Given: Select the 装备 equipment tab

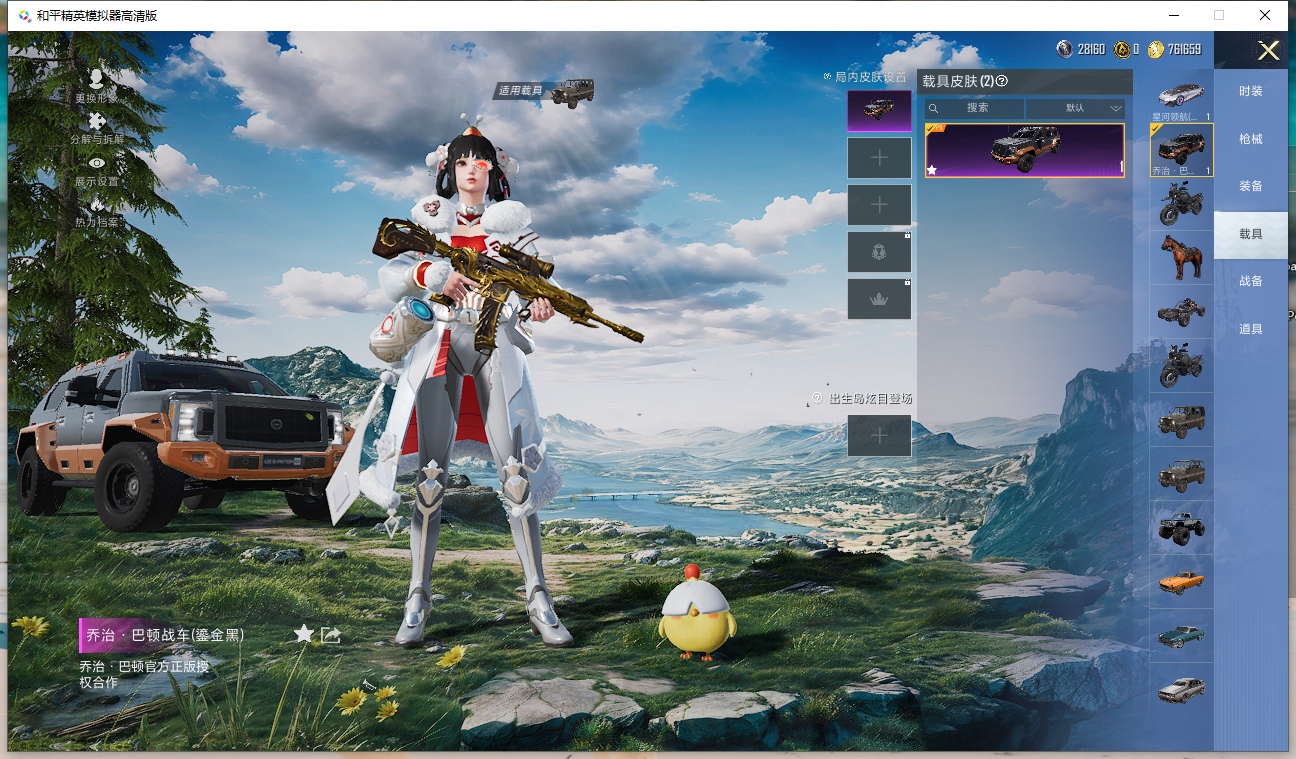Looking at the screenshot, I should tap(1250, 186).
